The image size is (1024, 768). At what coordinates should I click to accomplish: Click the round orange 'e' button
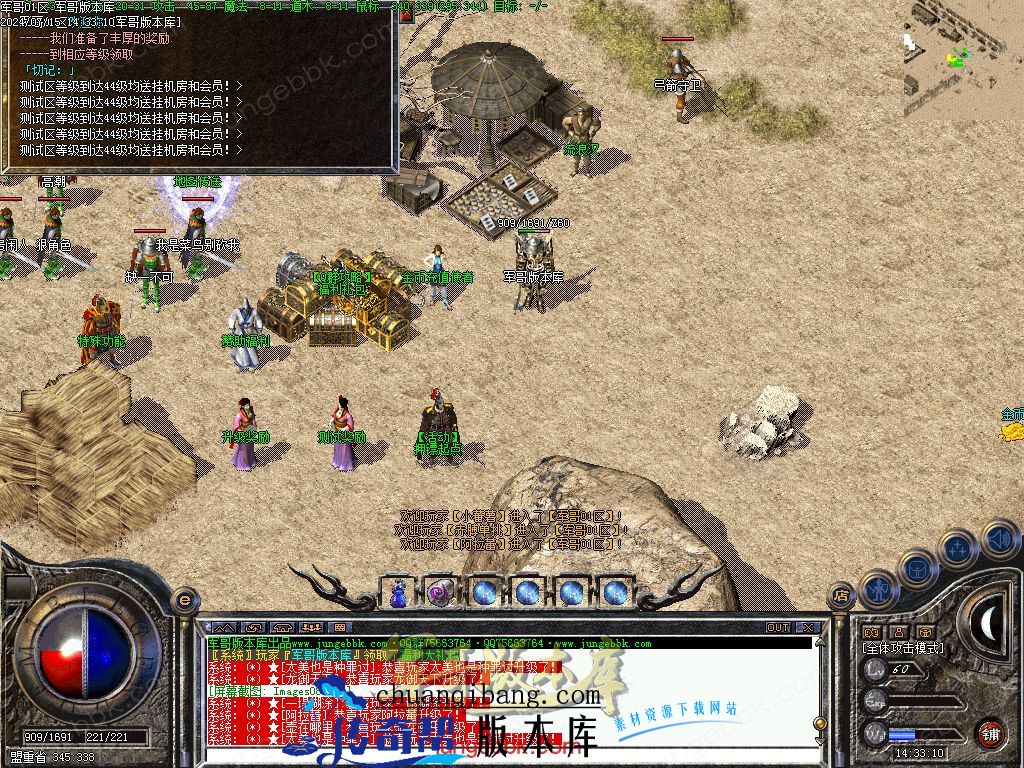(184, 598)
